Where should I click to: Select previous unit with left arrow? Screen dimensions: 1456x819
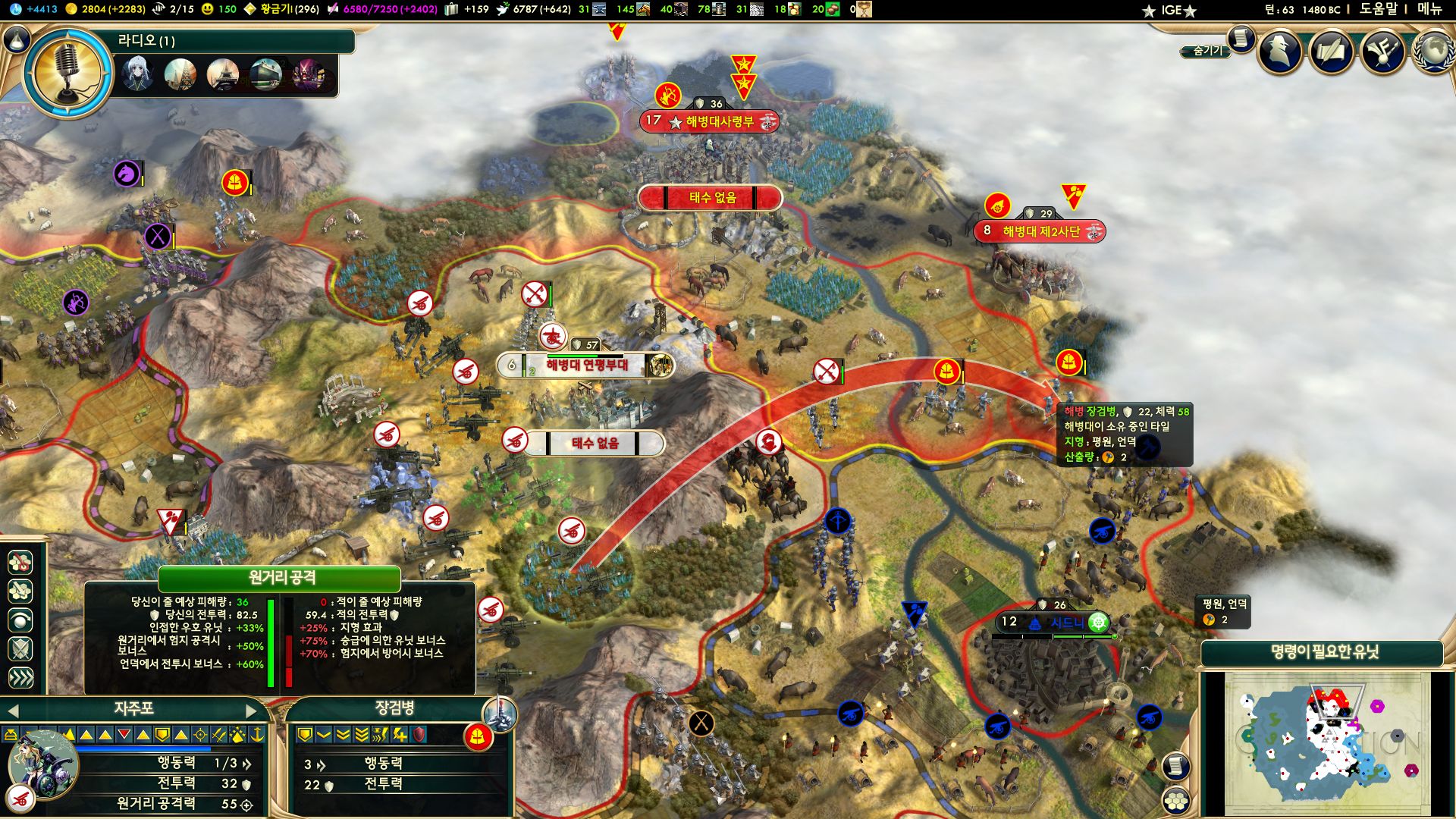pos(13,711)
